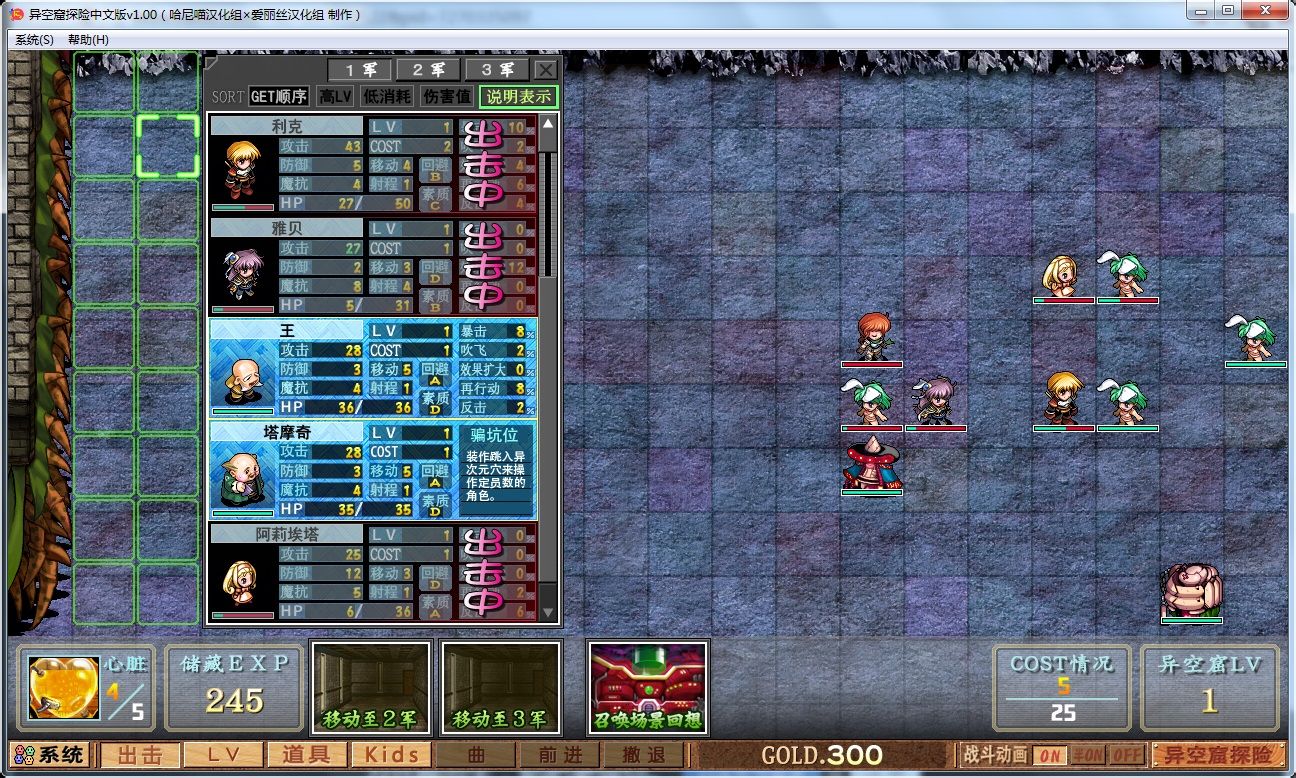This screenshot has width=1296, height=778.
Task: Switch to the 2军 army tab
Action: 429,70
